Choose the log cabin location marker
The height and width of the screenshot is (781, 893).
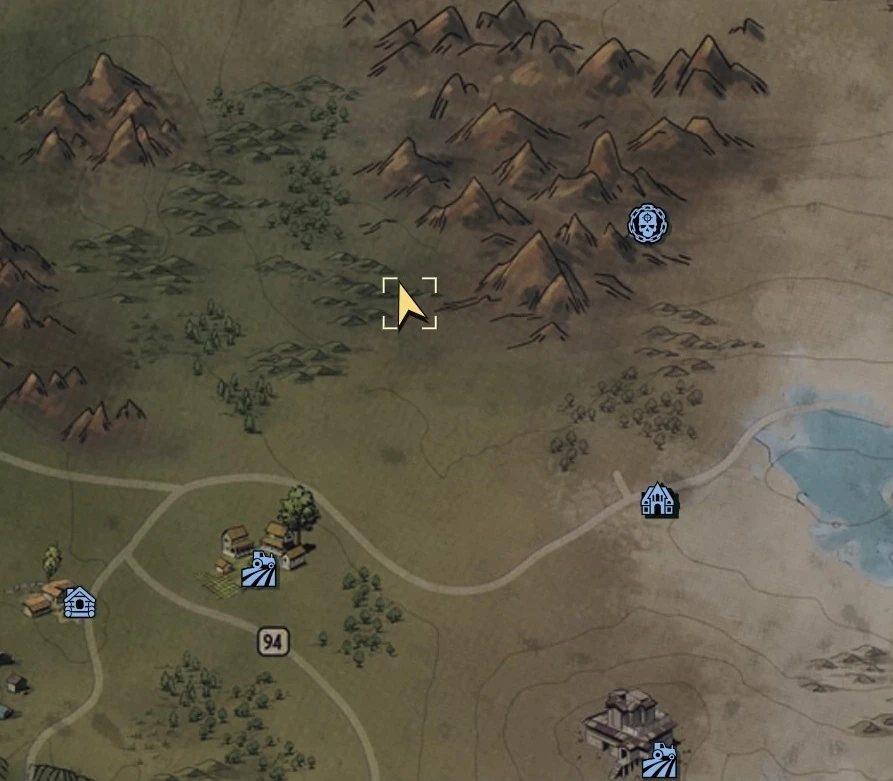coord(79,602)
